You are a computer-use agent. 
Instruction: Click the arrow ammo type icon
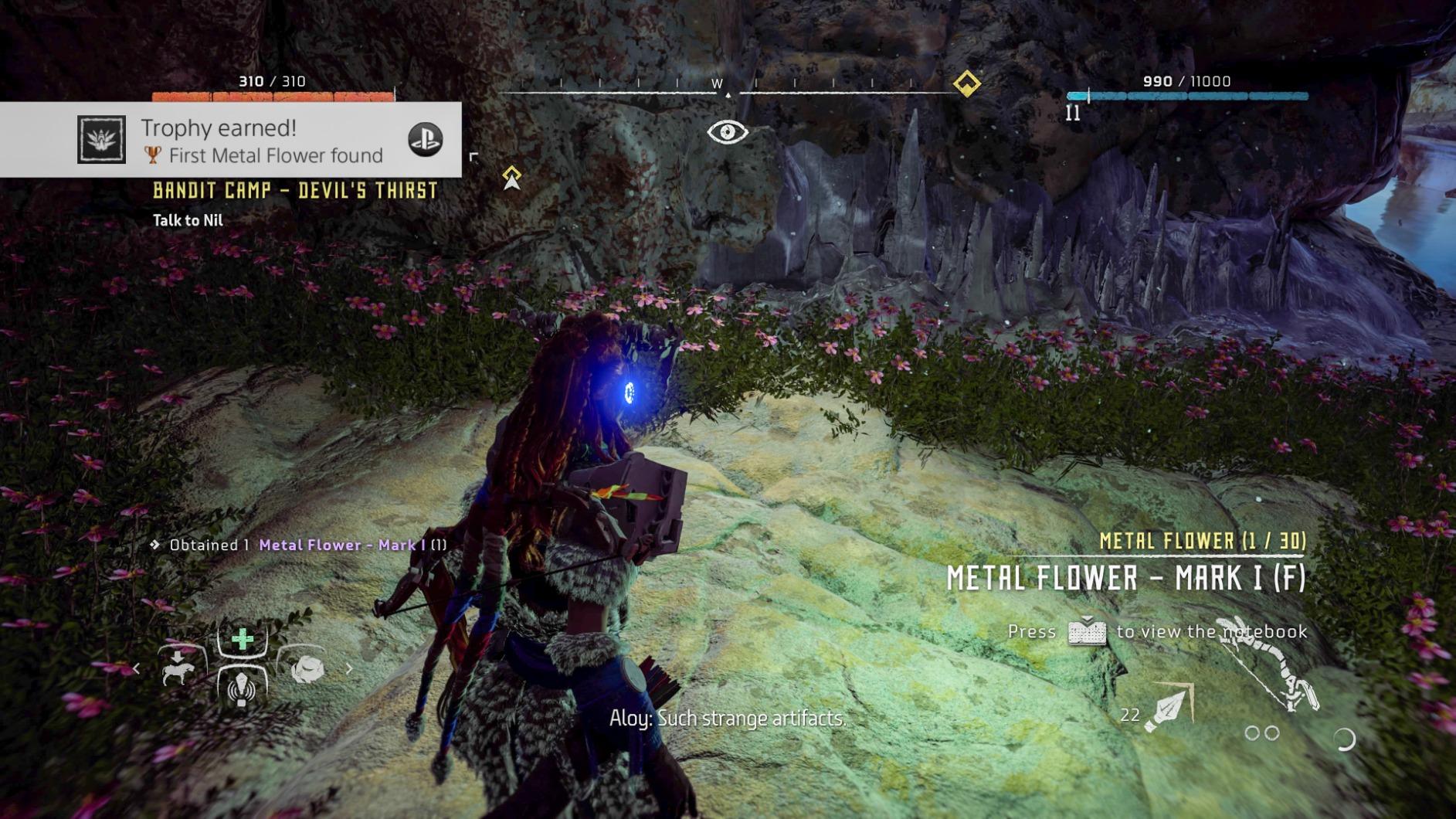(x=1168, y=707)
